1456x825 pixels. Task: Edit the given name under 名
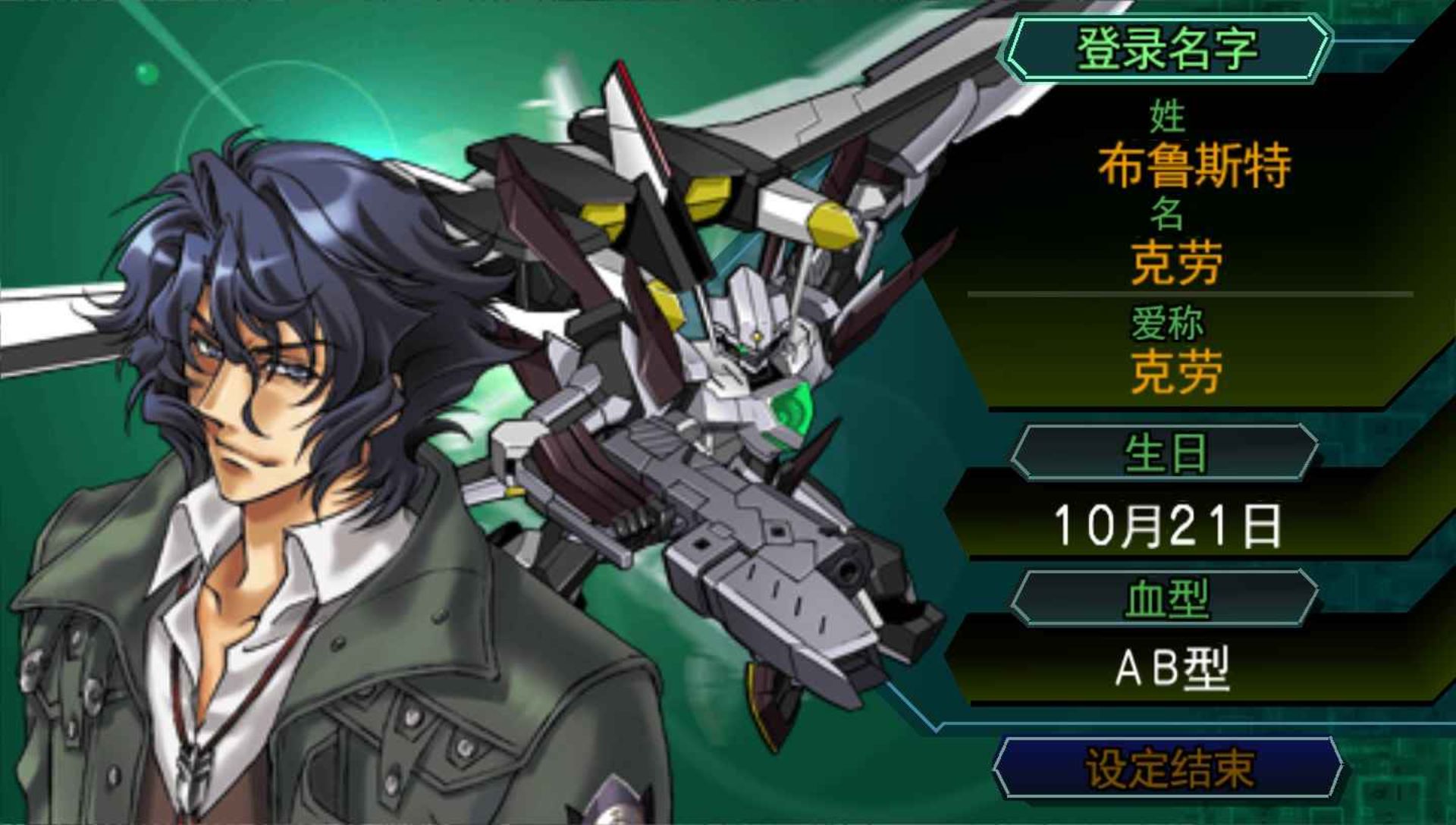click(1175, 263)
